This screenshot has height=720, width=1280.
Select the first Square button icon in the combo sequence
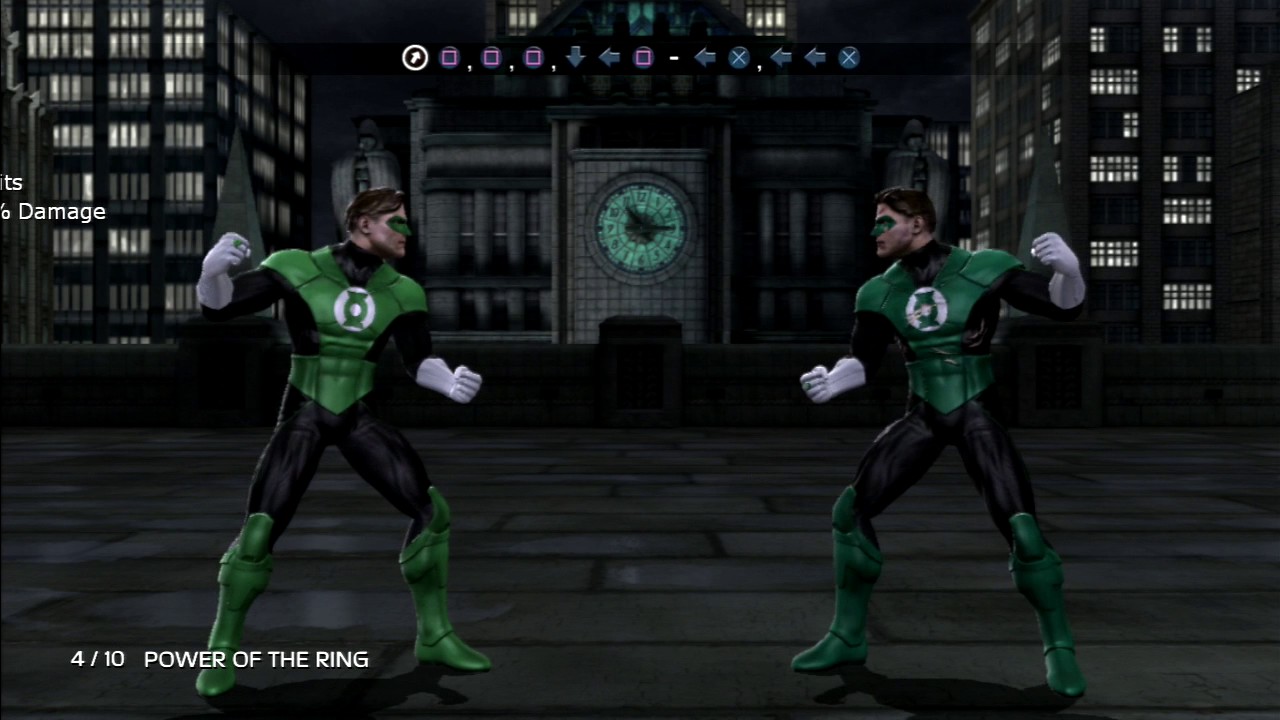click(450, 57)
